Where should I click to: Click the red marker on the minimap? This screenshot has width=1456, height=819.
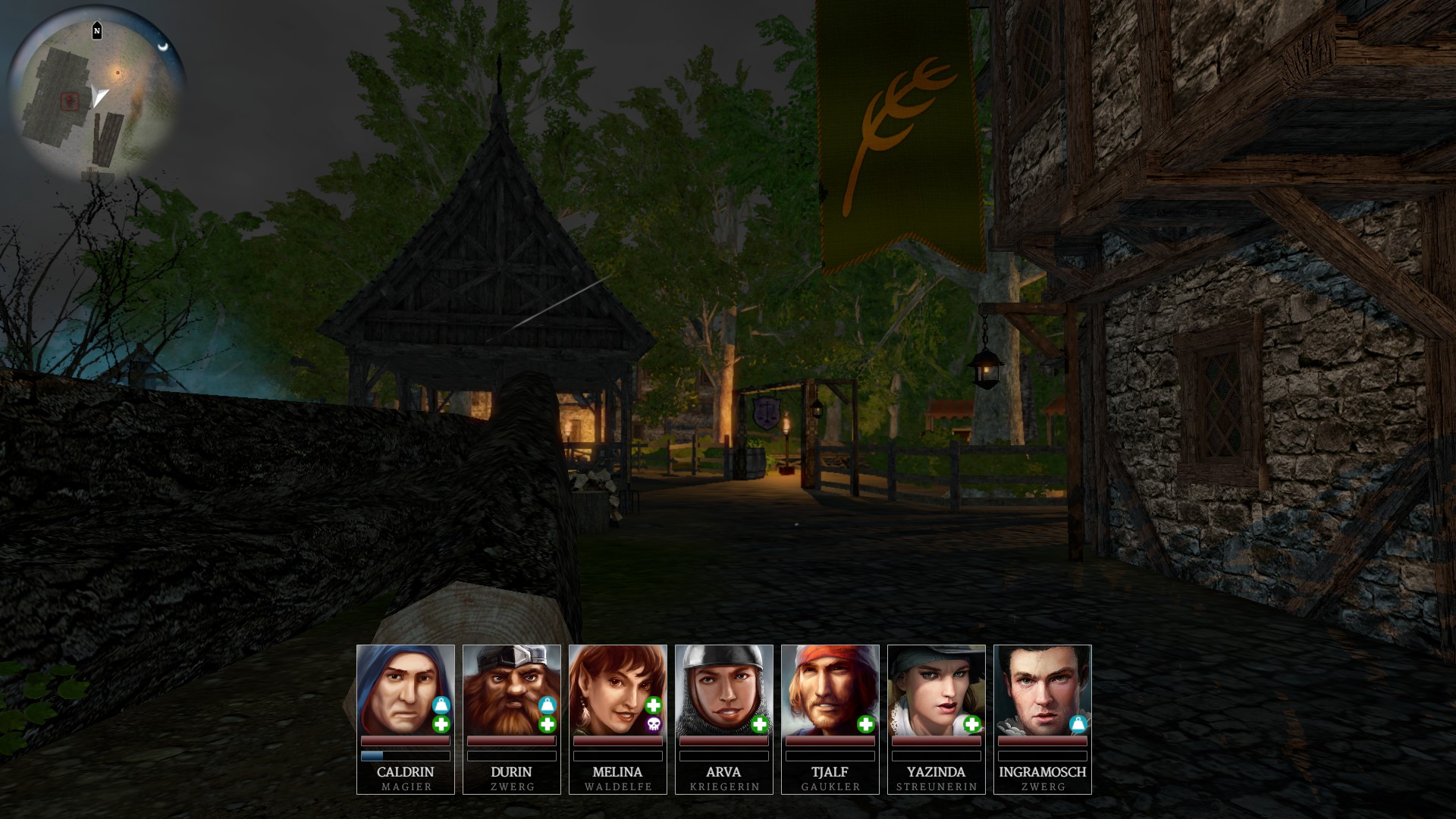coord(70,101)
